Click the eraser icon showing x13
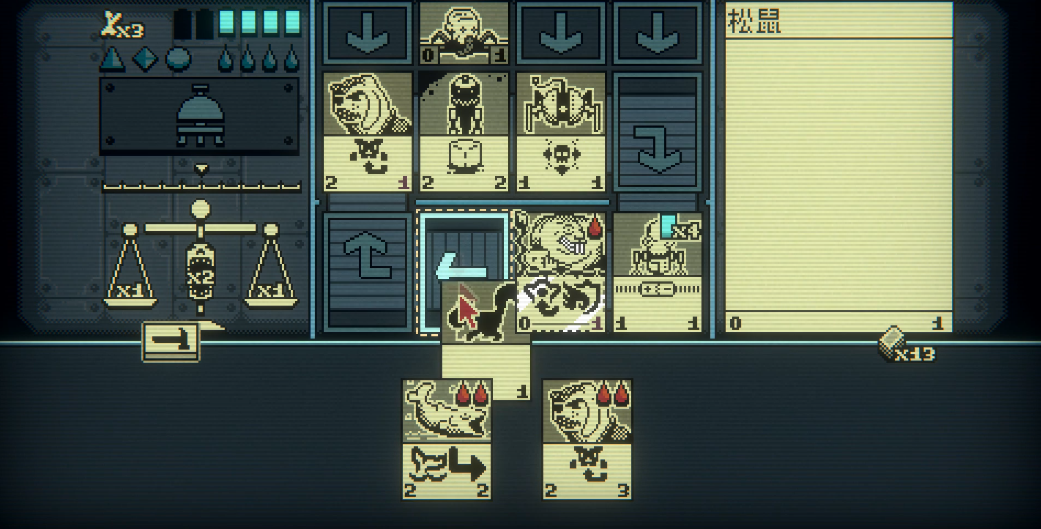 (x=893, y=345)
